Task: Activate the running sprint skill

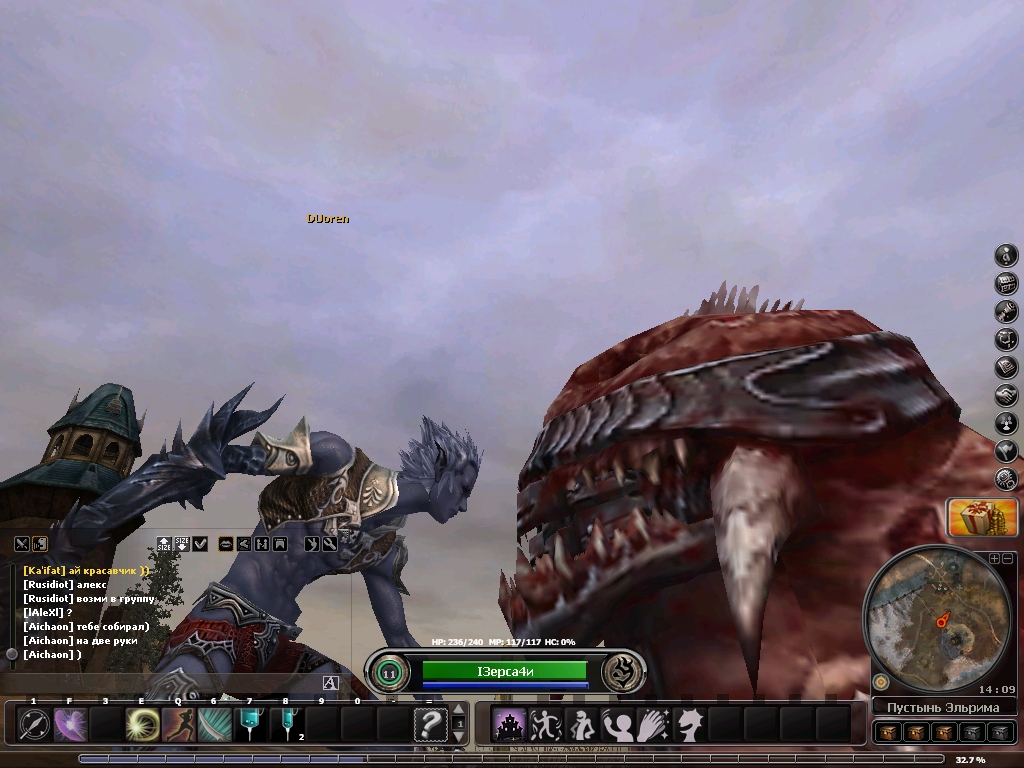Action: [178, 724]
